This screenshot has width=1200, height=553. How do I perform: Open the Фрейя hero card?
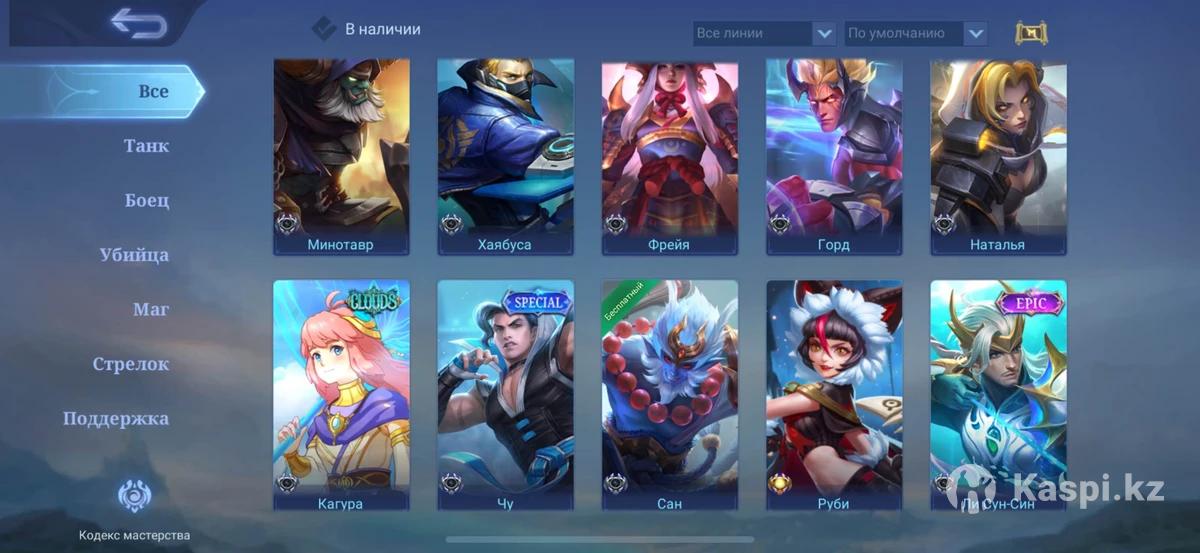click(x=669, y=156)
